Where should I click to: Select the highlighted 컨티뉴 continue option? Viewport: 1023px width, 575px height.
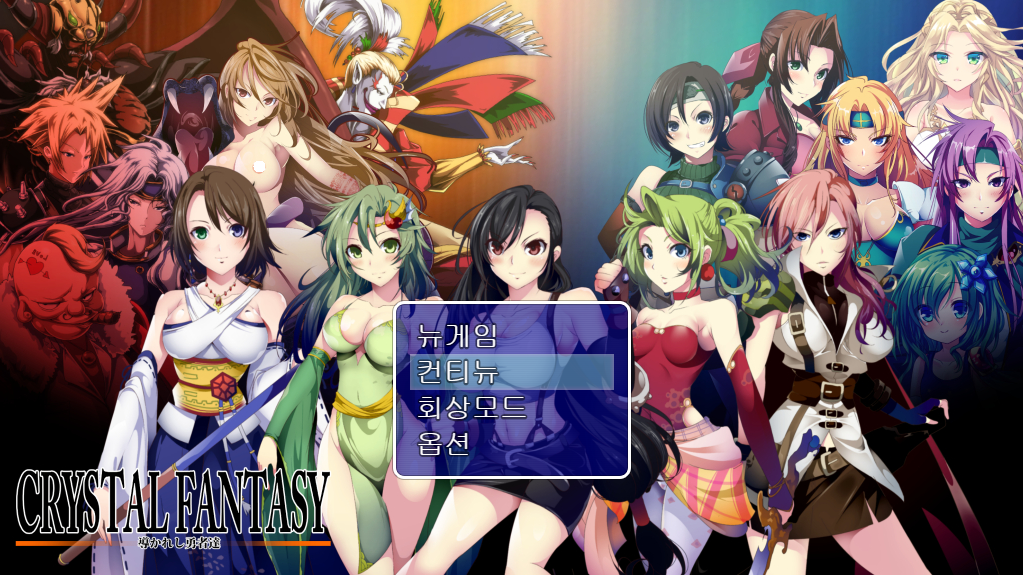pos(457,372)
